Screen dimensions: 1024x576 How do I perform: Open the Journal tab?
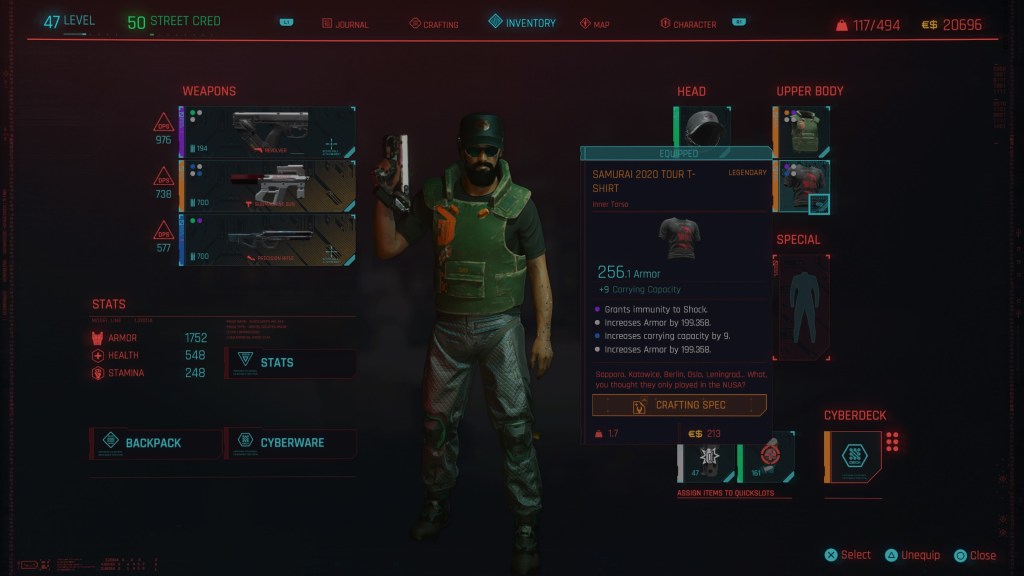tap(345, 24)
